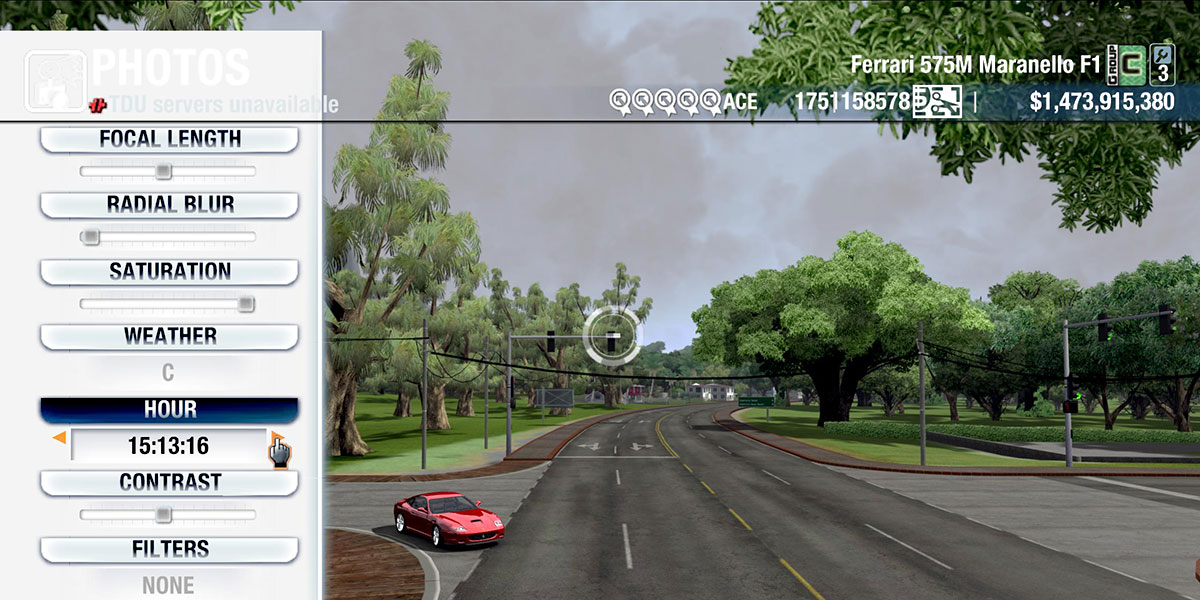
Task: Decrease hour with the left arrow
Action: pyautogui.click(x=60, y=438)
